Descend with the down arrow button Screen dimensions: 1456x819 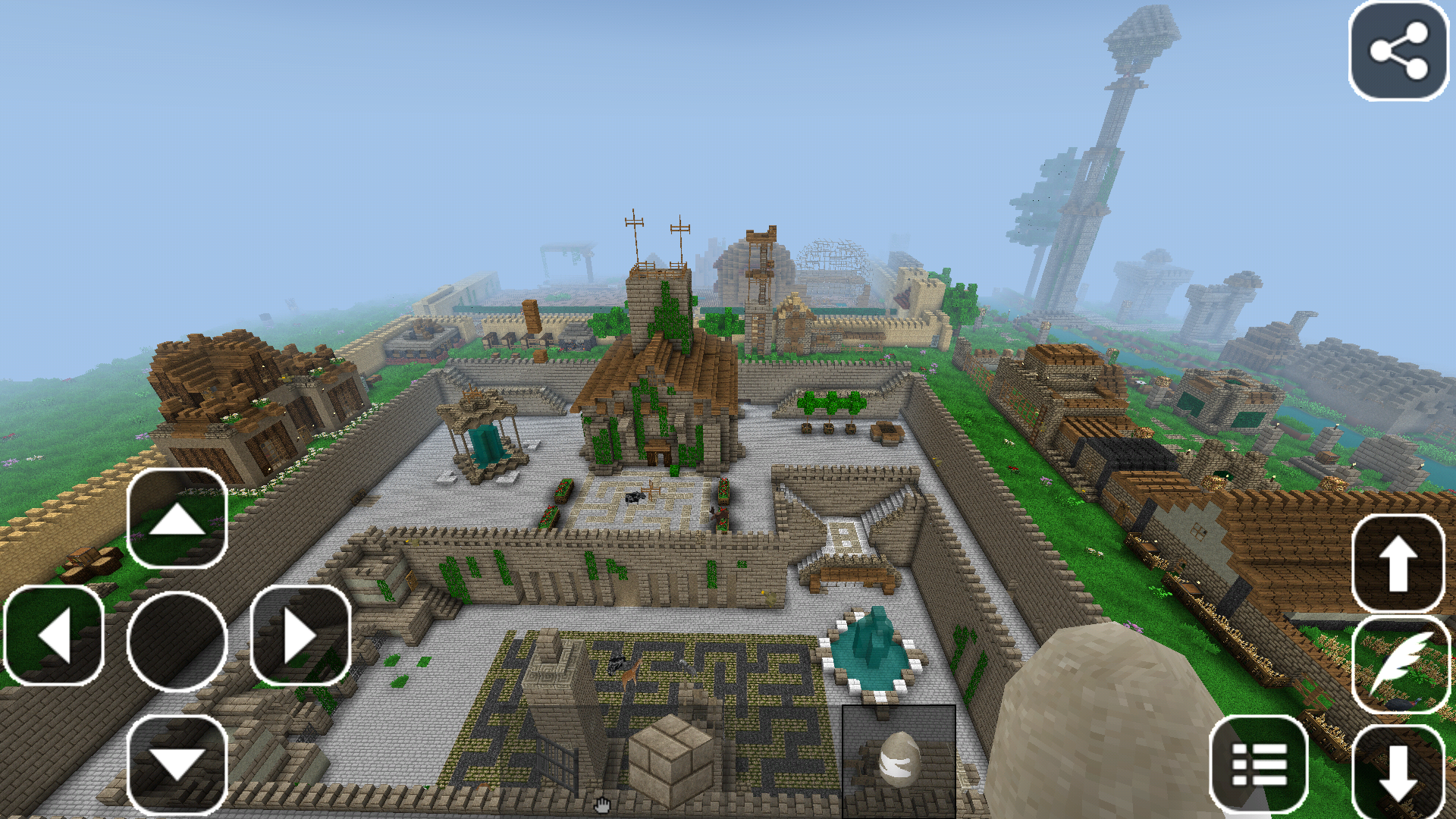[x=1398, y=771]
